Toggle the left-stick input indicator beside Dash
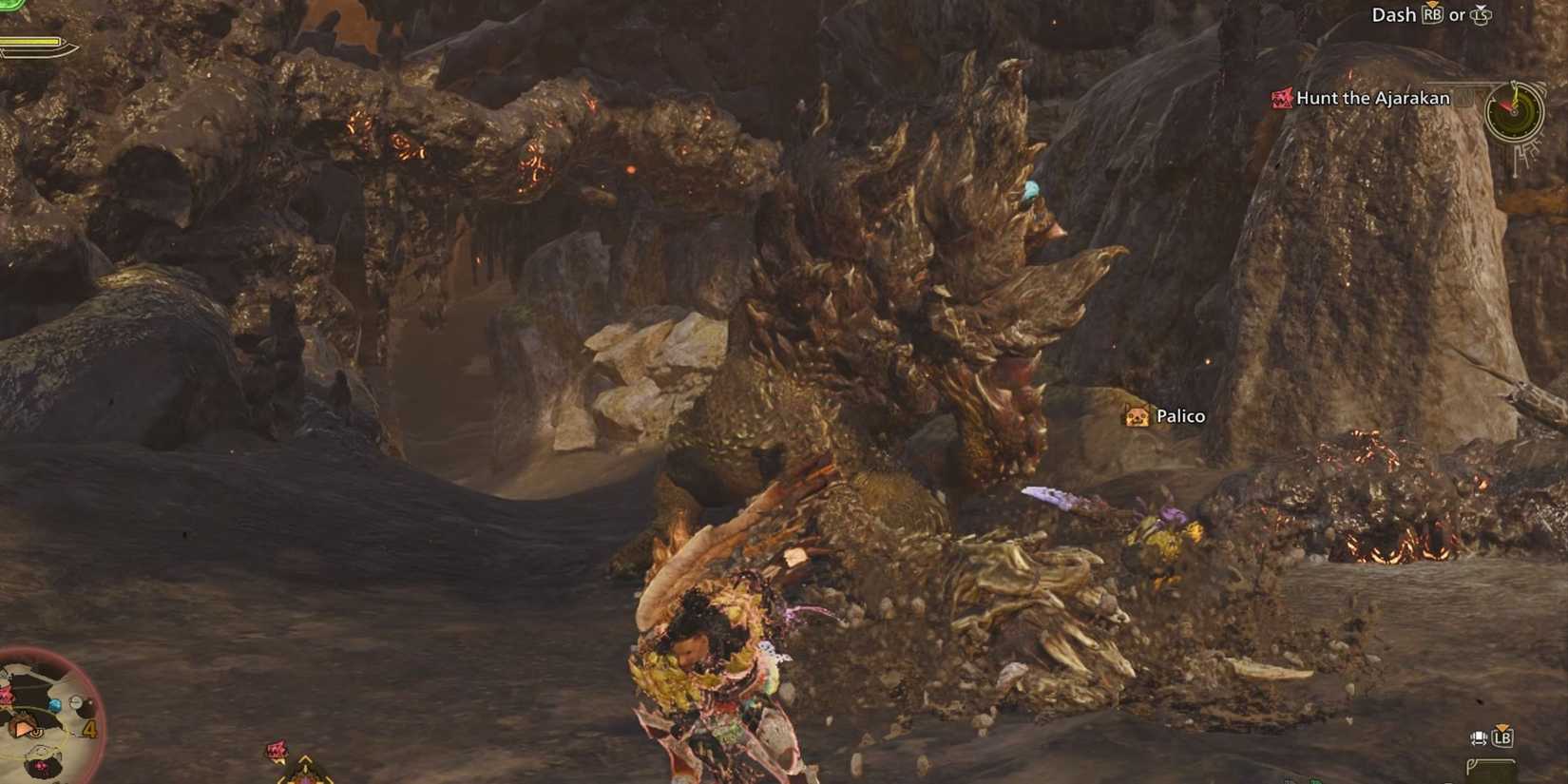This screenshot has height=784, width=1568. [x=1482, y=16]
